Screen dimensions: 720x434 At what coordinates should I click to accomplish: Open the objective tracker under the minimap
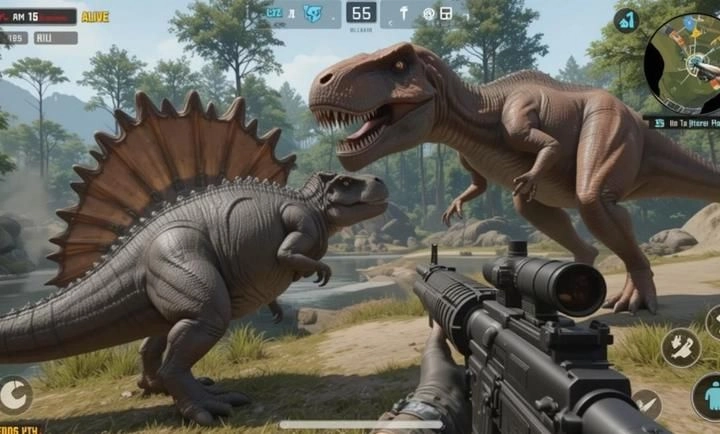pos(683,122)
